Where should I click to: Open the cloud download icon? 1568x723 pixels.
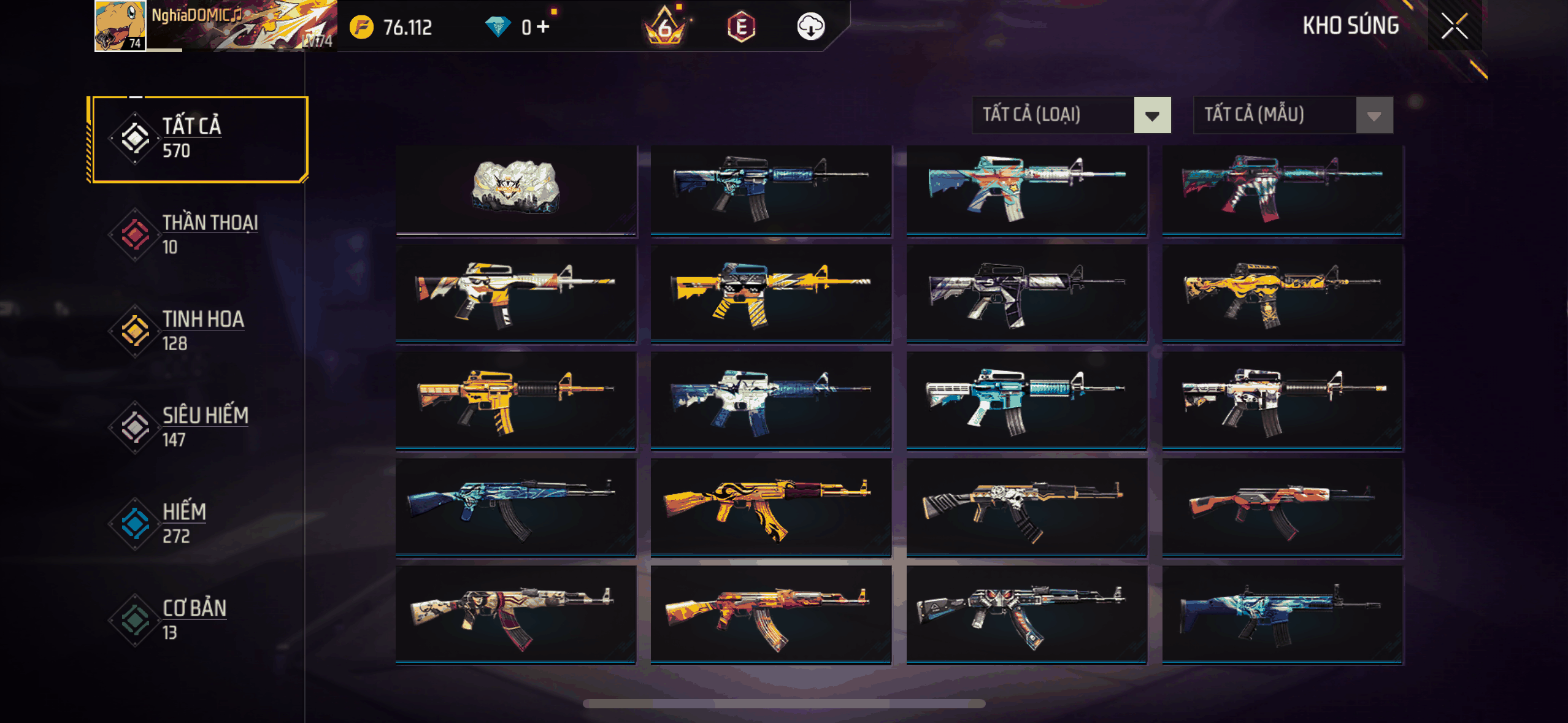810,26
